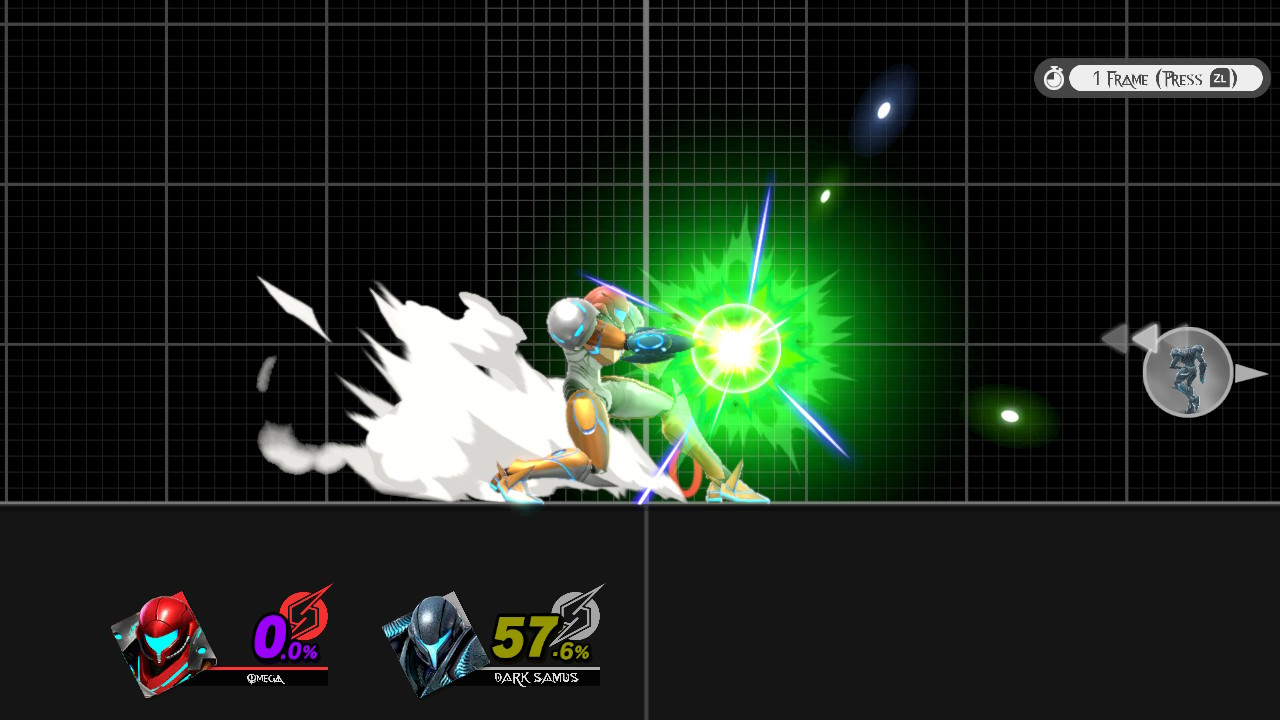This screenshot has height=720, width=1280.
Task: Click the Dark Samus off-screen indicator bubble
Action: coord(1188,372)
